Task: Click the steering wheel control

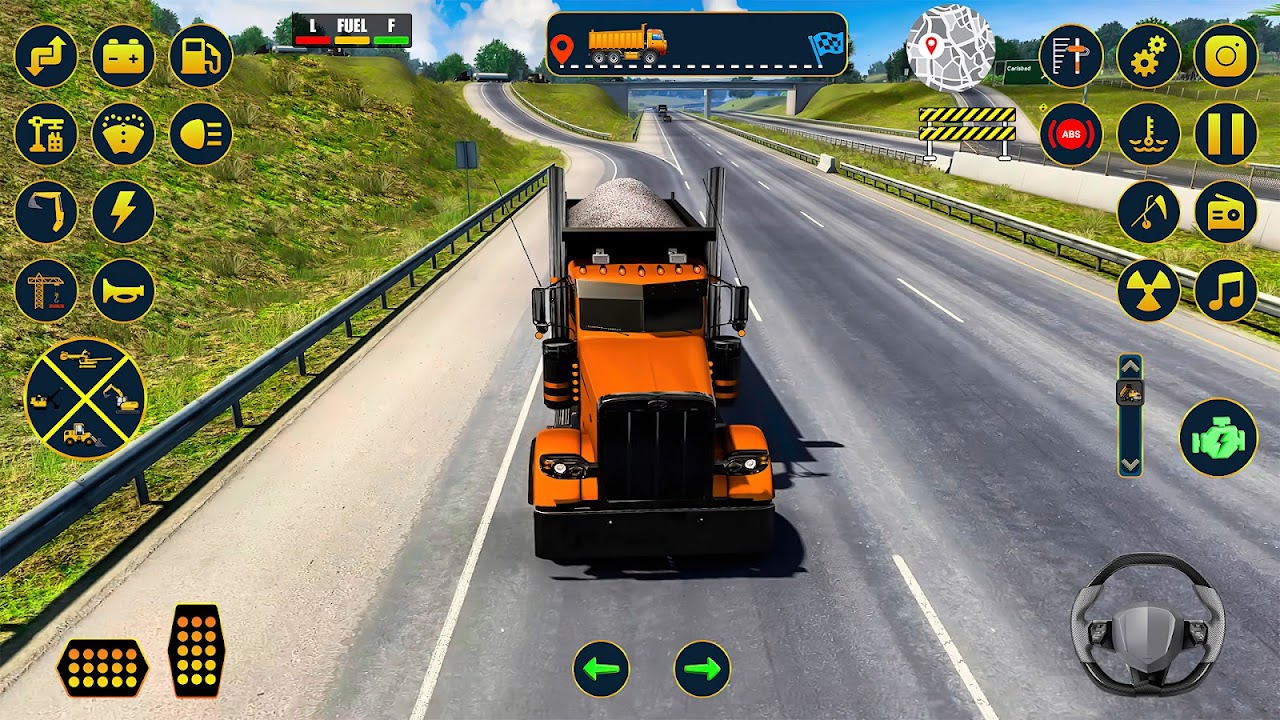Action: coord(1147,625)
